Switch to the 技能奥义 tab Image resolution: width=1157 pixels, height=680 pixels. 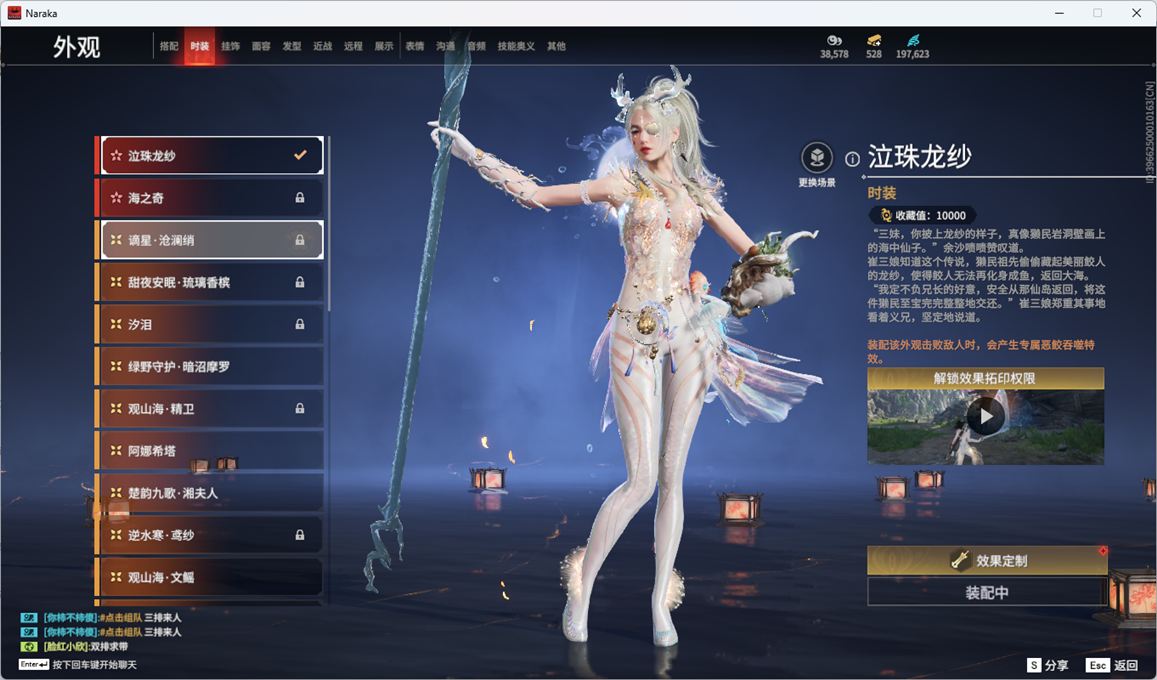[516, 46]
